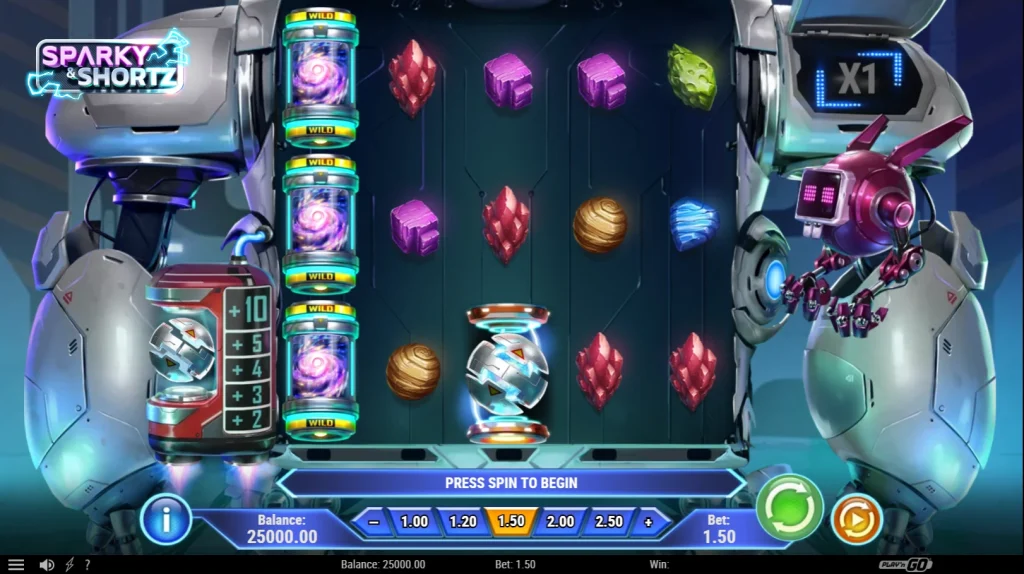The image size is (1024, 574).
Task: Open the hamburger menu in bottom bar
Action: (x=16, y=565)
